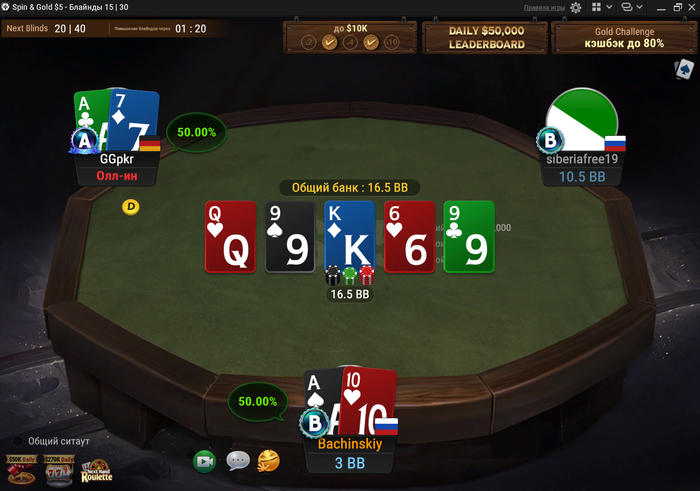Viewport: 700px width, 491px height.
Task: Open the Gold Challenge cashback banner
Action: 623,38
